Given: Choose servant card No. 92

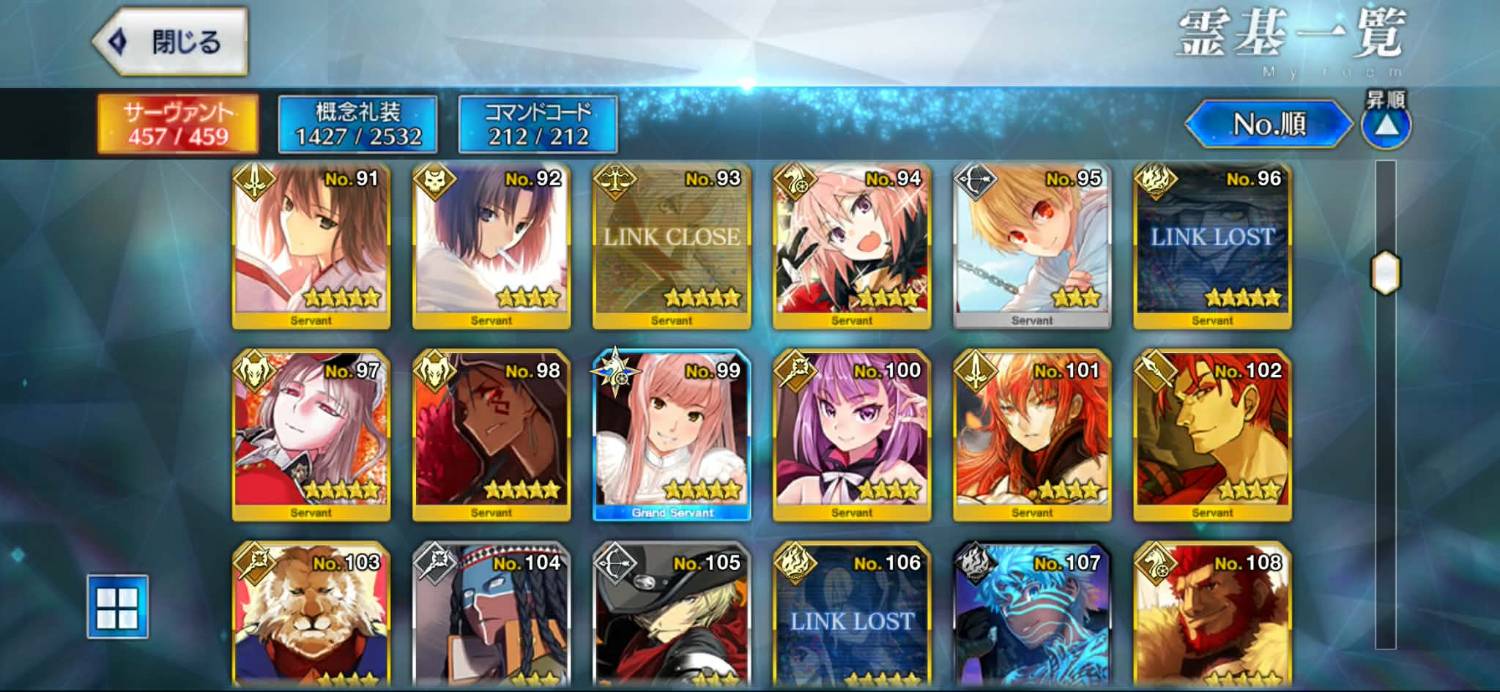Looking at the screenshot, I should tap(491, 245).
